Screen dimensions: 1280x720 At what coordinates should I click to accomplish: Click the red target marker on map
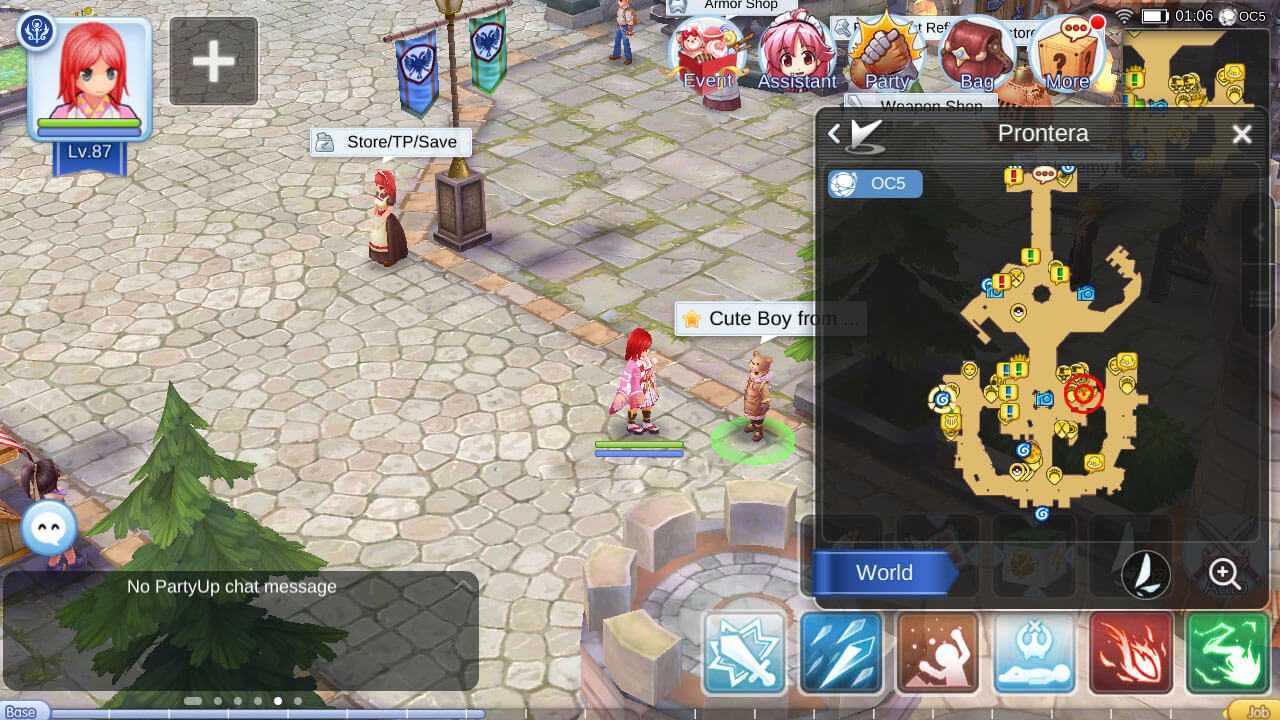(x=1083, y=393)
